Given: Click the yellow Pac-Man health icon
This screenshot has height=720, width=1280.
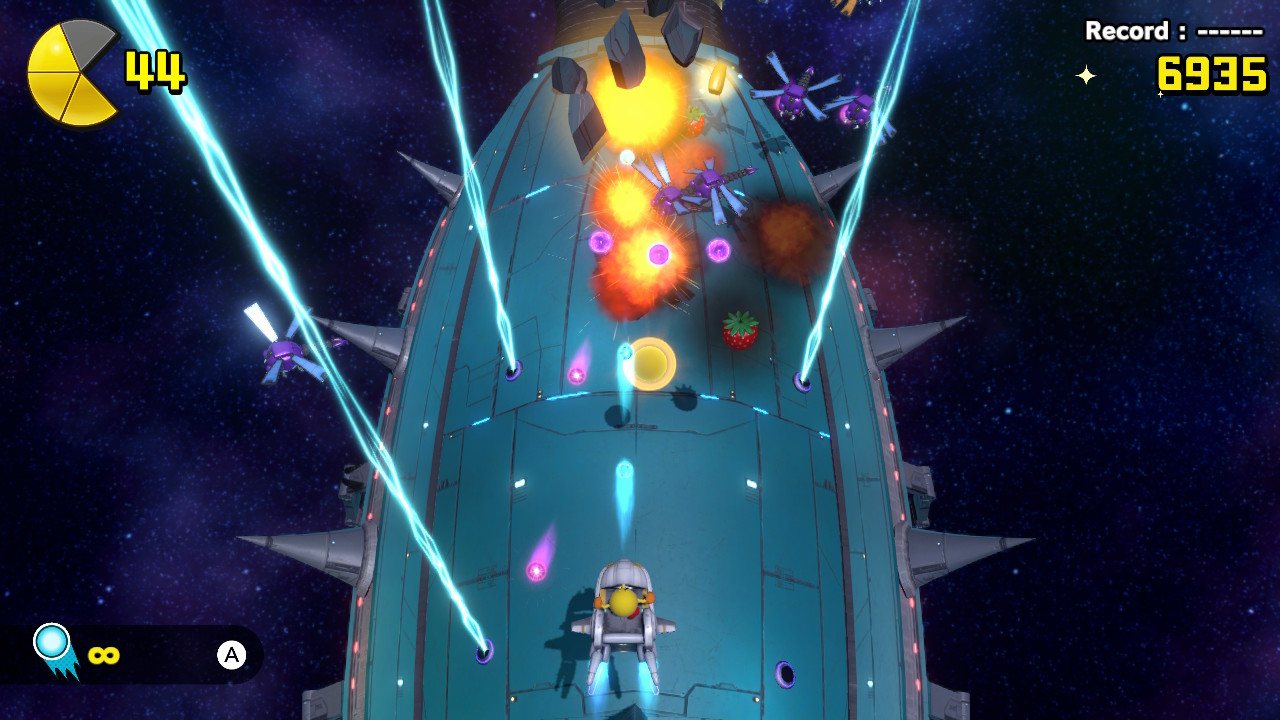Looking at the screenshot, I should click(x=70, y=73).
